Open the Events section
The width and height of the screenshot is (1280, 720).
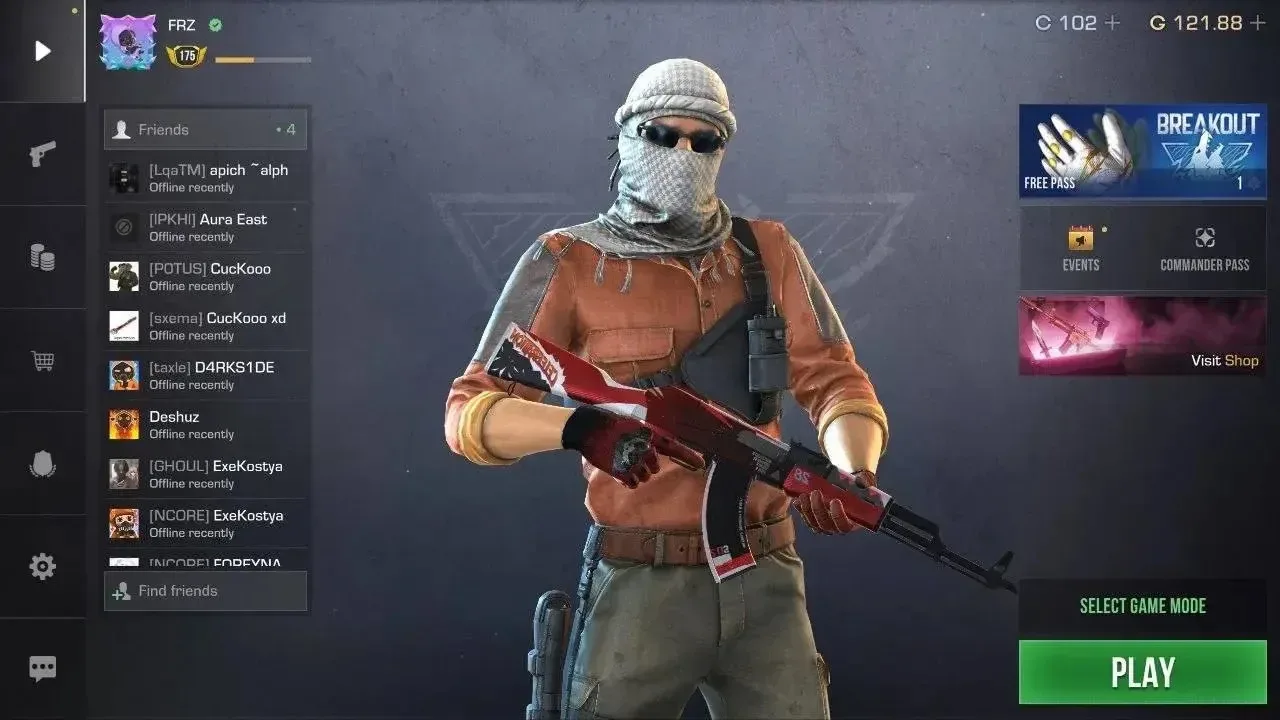(1080, 249)
